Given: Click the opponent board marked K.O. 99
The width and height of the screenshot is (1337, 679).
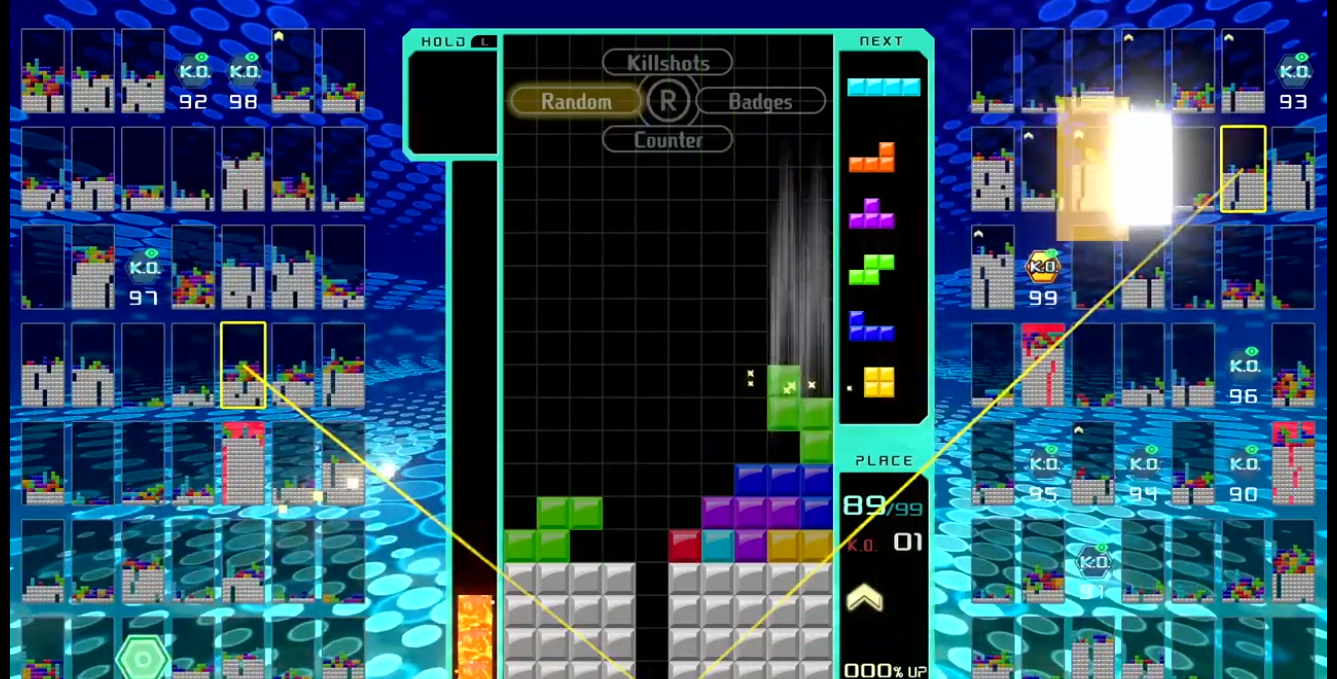Looking at the screenshot, I should [x=1043, y=267].
